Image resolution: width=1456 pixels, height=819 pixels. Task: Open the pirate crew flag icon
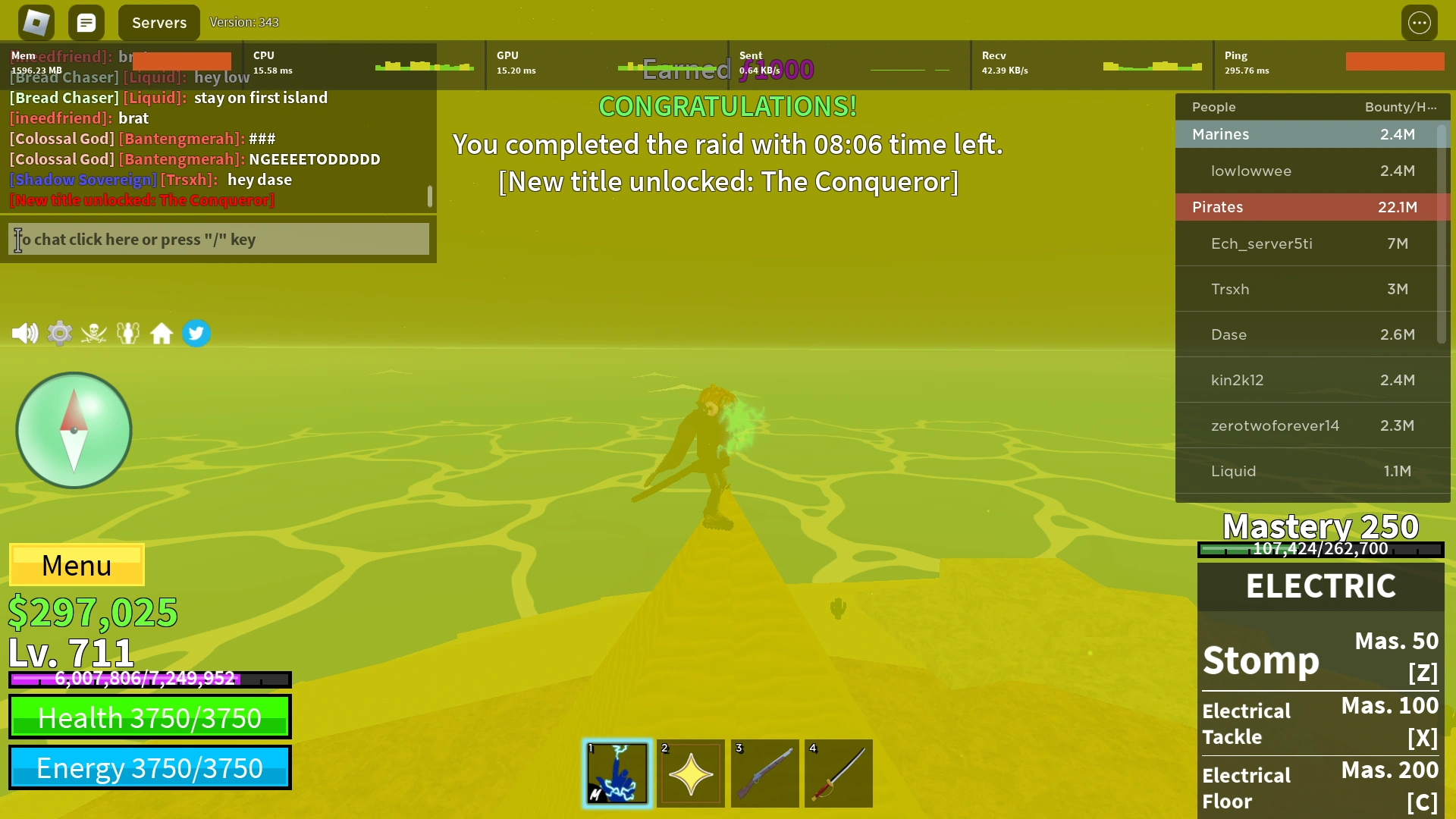tap(94, 333)
